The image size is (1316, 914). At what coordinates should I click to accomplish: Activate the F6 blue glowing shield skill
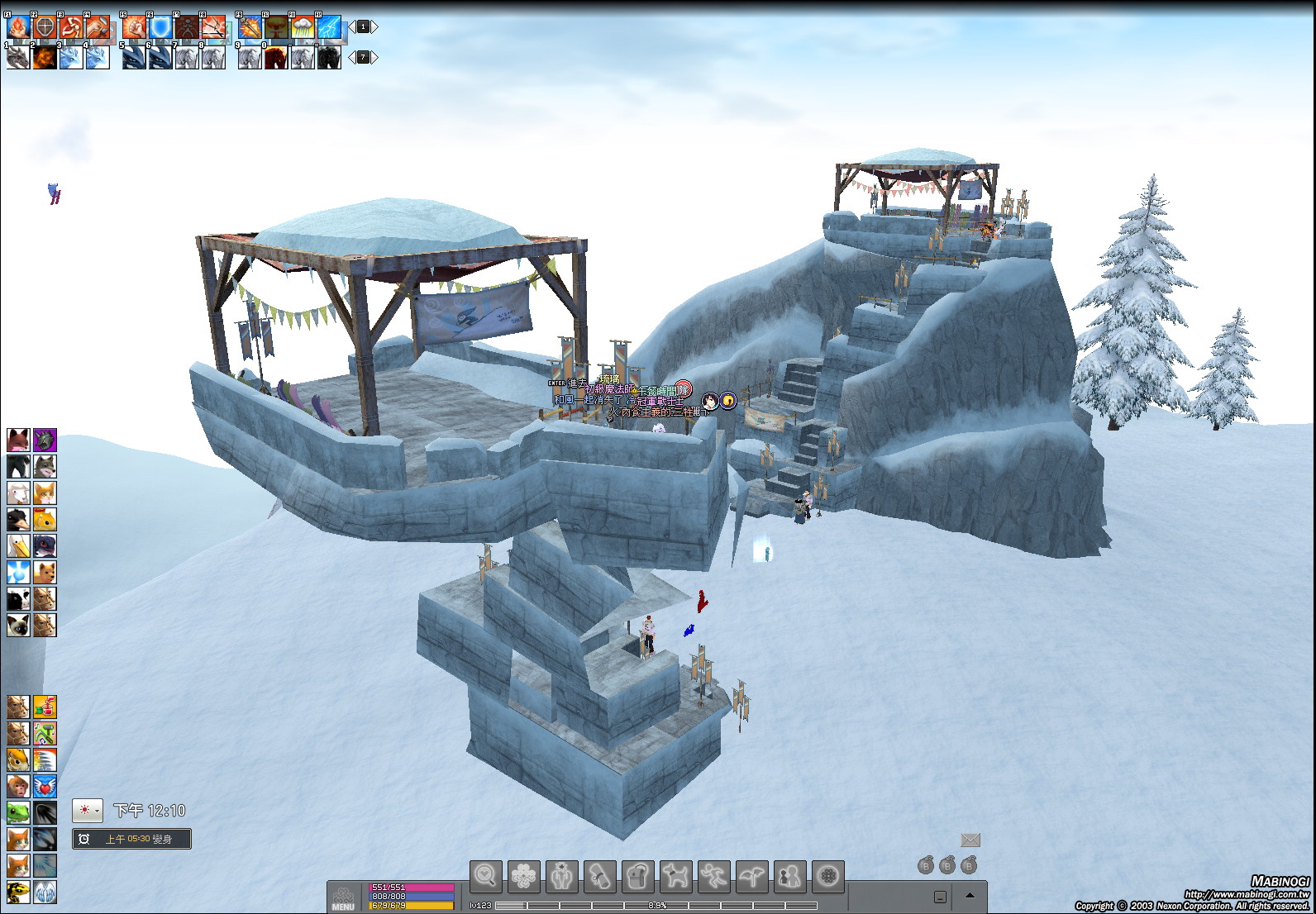coord(160,27)
